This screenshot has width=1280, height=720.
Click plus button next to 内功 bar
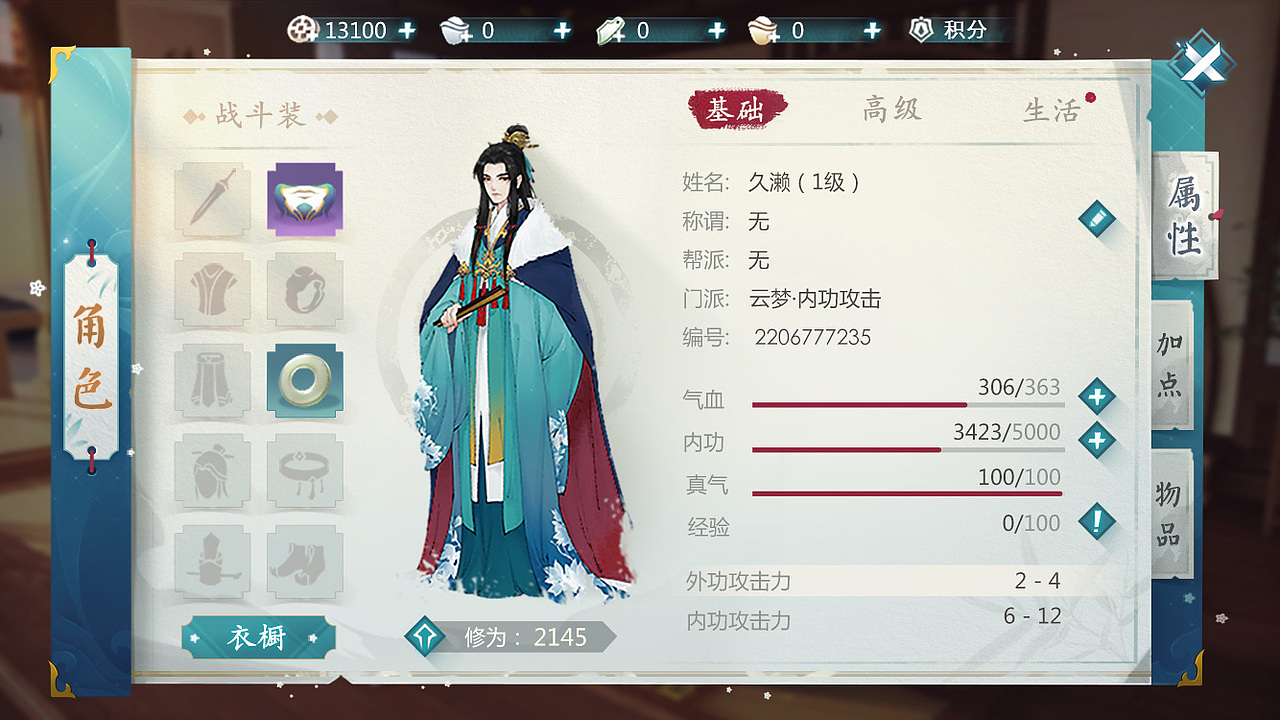1098,438
